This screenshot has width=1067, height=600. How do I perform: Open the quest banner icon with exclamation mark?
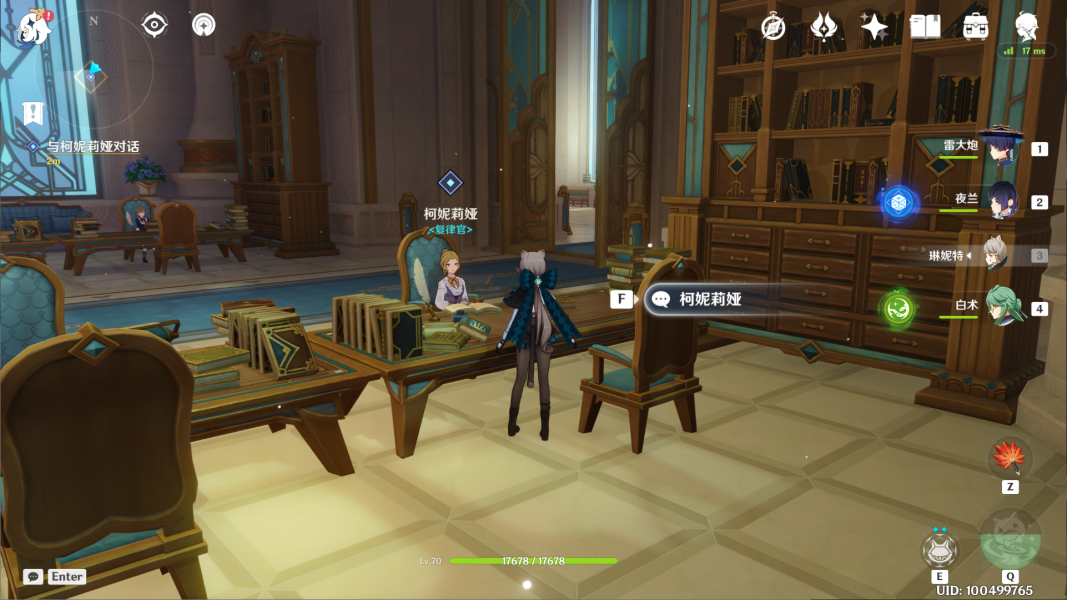point(34,113)
